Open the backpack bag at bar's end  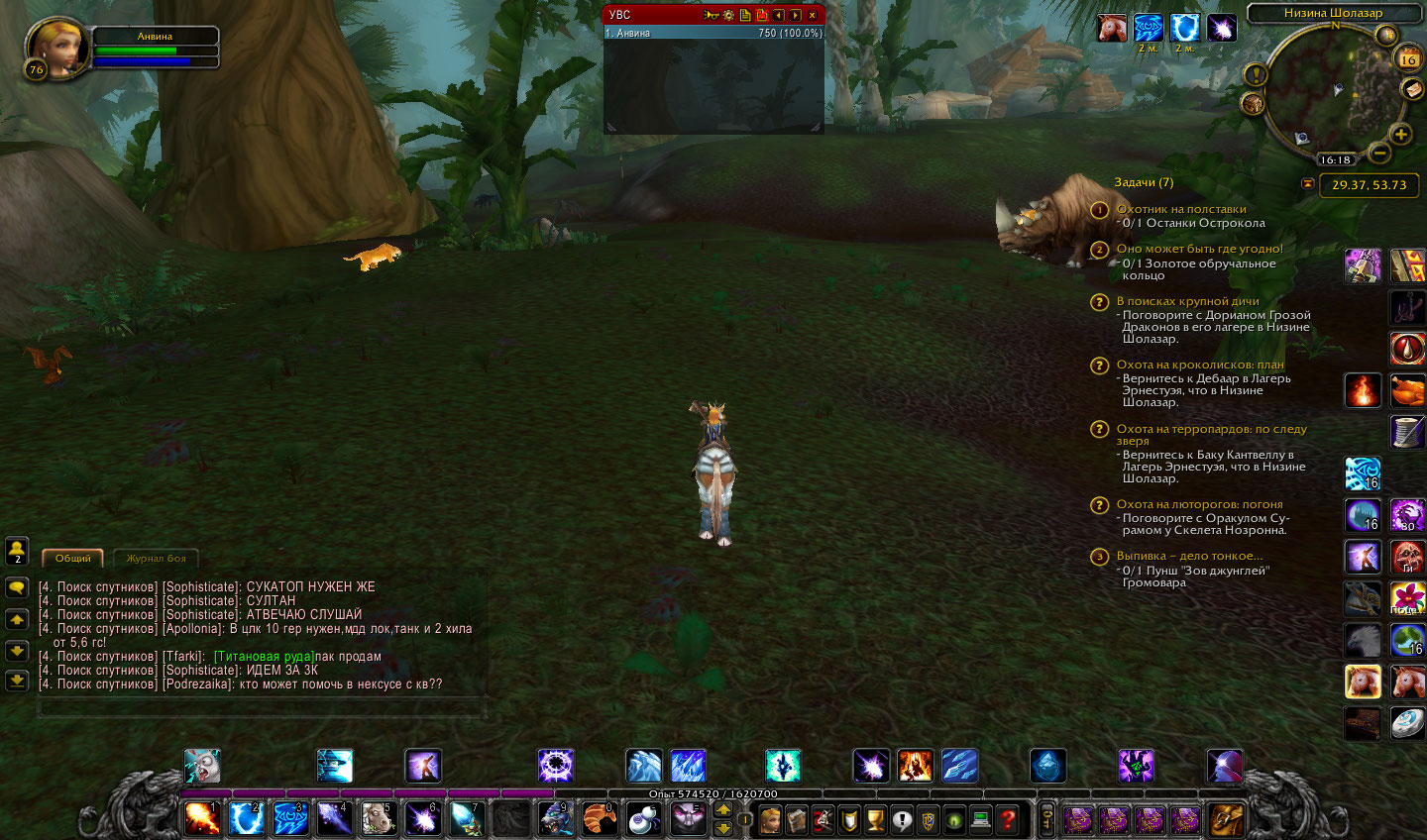coord(1226,819)
